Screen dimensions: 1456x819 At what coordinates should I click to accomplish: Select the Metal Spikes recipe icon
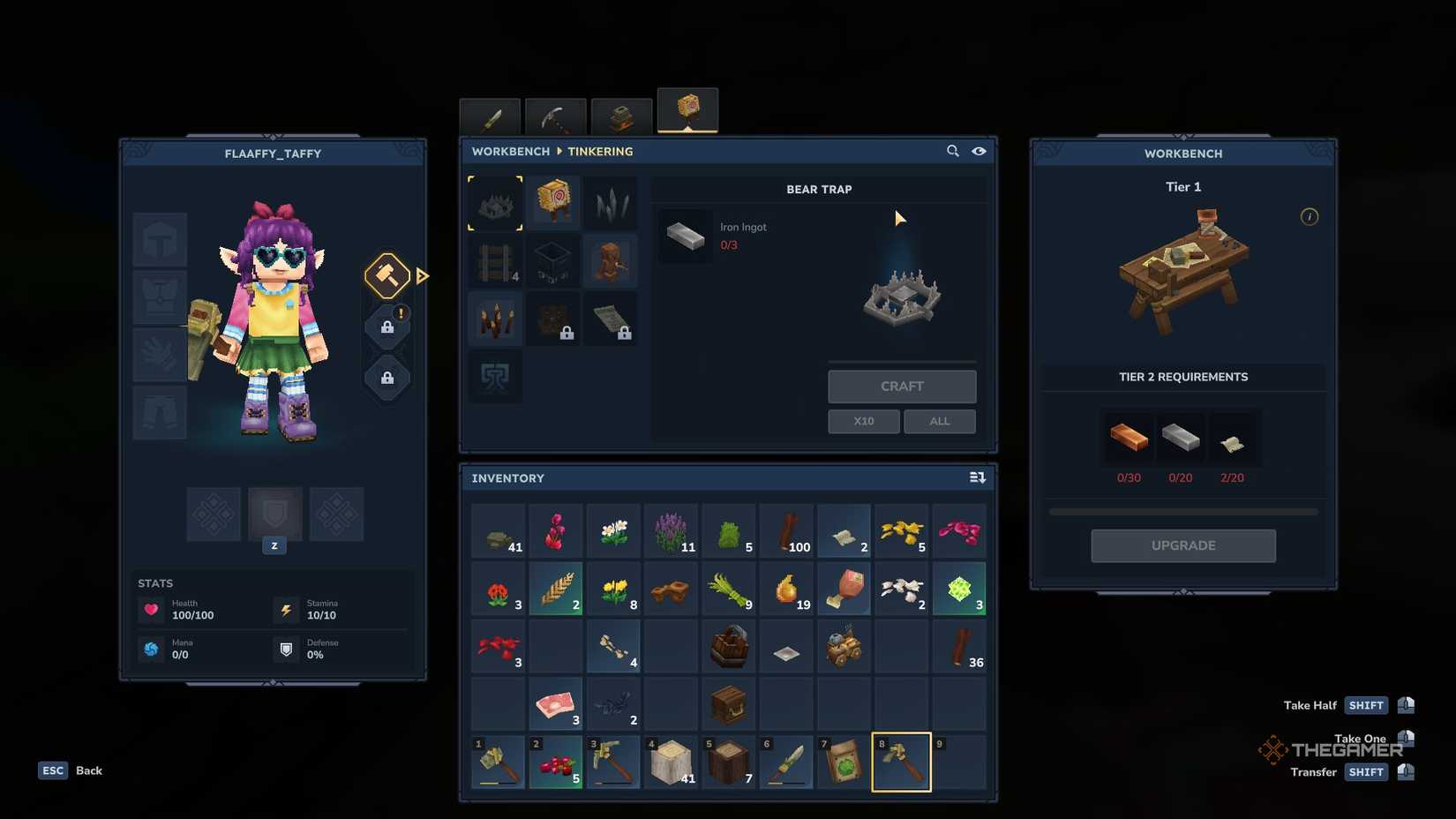pos(612,202)
